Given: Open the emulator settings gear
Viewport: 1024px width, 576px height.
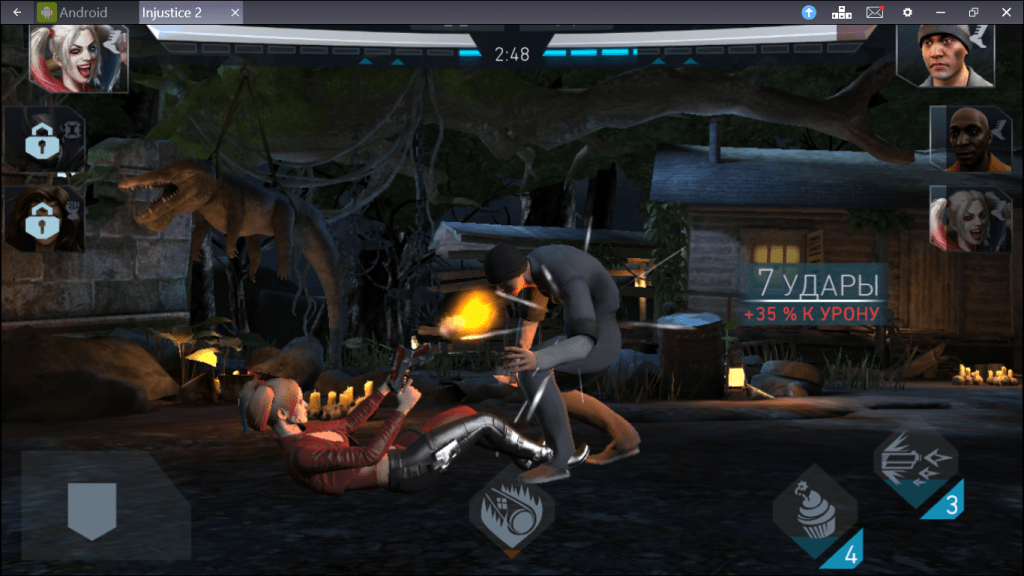Looking at the screenshot, I should tap(907, 12).
